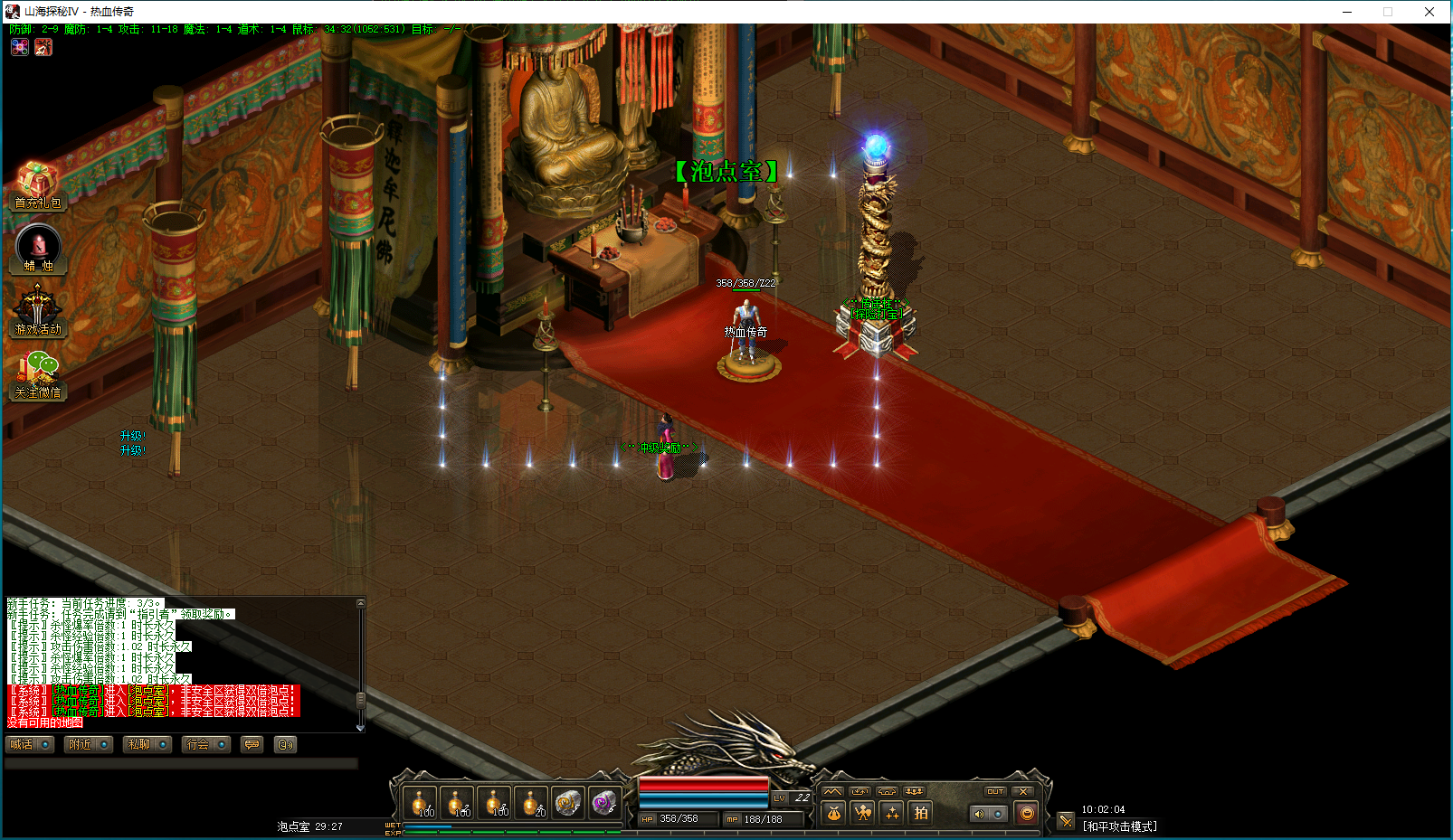Switch chat channel to 喊话 (shout)
This screenshot has height=840, width=1453.
(30, 744)
